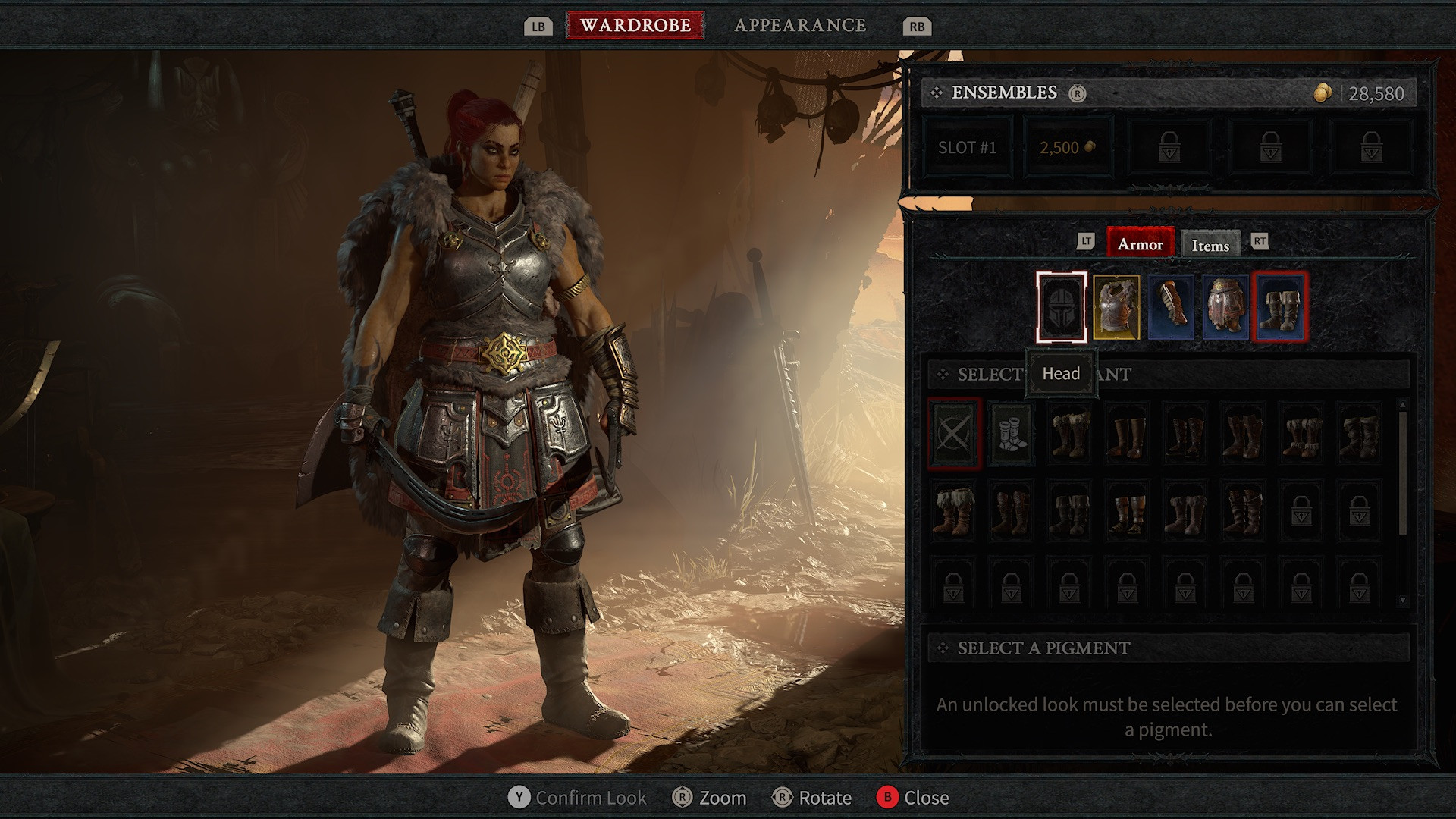The image size is (1456, 819).
Task: Choose the crossed-out no-look variant
Action: click(954, 434)
